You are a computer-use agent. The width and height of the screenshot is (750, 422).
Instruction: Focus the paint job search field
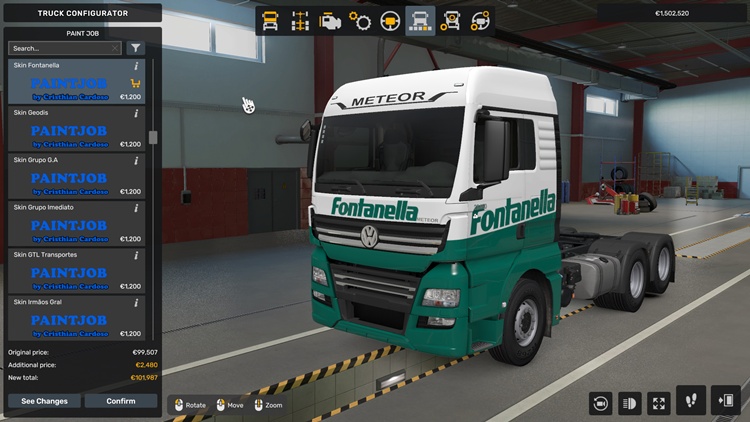[x=60, y=48]
